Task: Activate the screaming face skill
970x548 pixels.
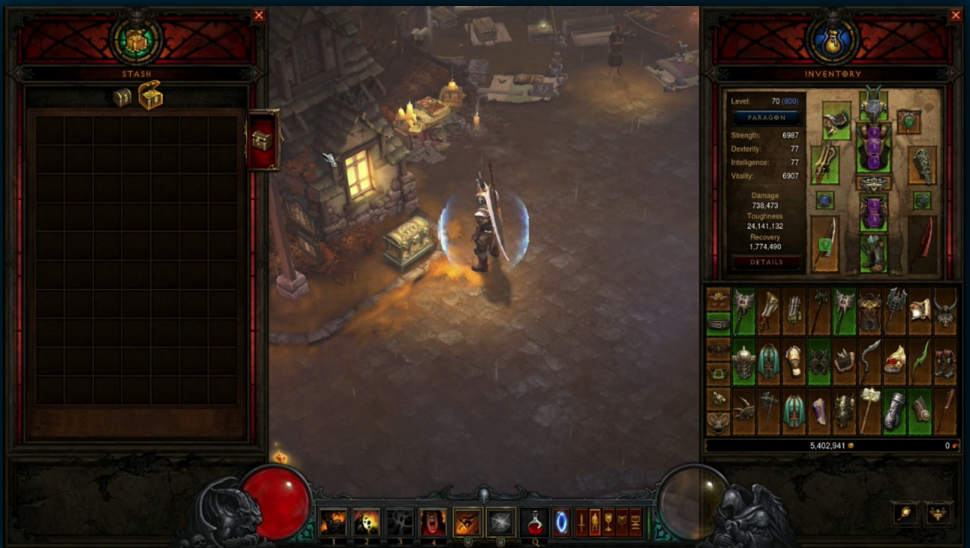Action: pos(433,522)
